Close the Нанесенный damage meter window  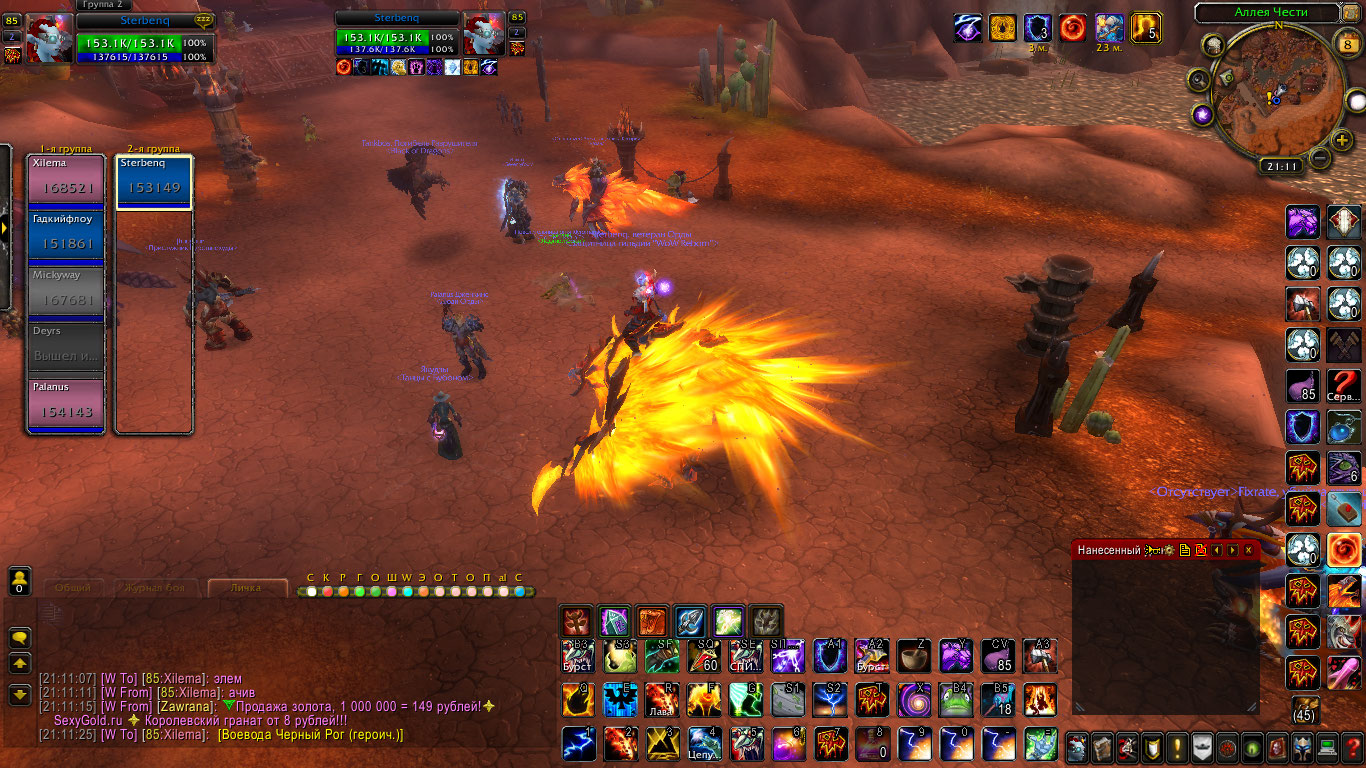click(1248, 550)
